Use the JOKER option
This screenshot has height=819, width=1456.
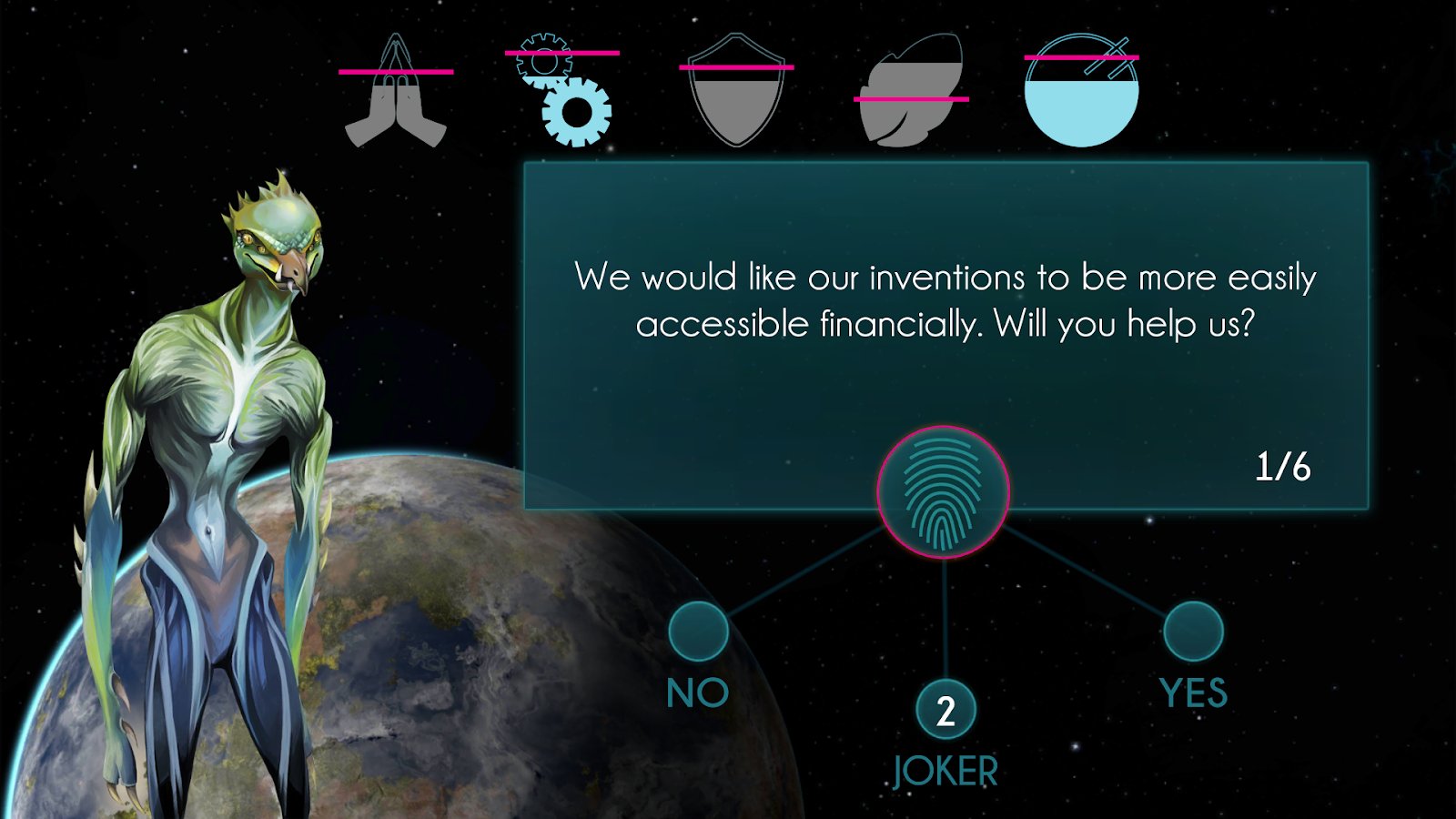(x=945, y=711)
